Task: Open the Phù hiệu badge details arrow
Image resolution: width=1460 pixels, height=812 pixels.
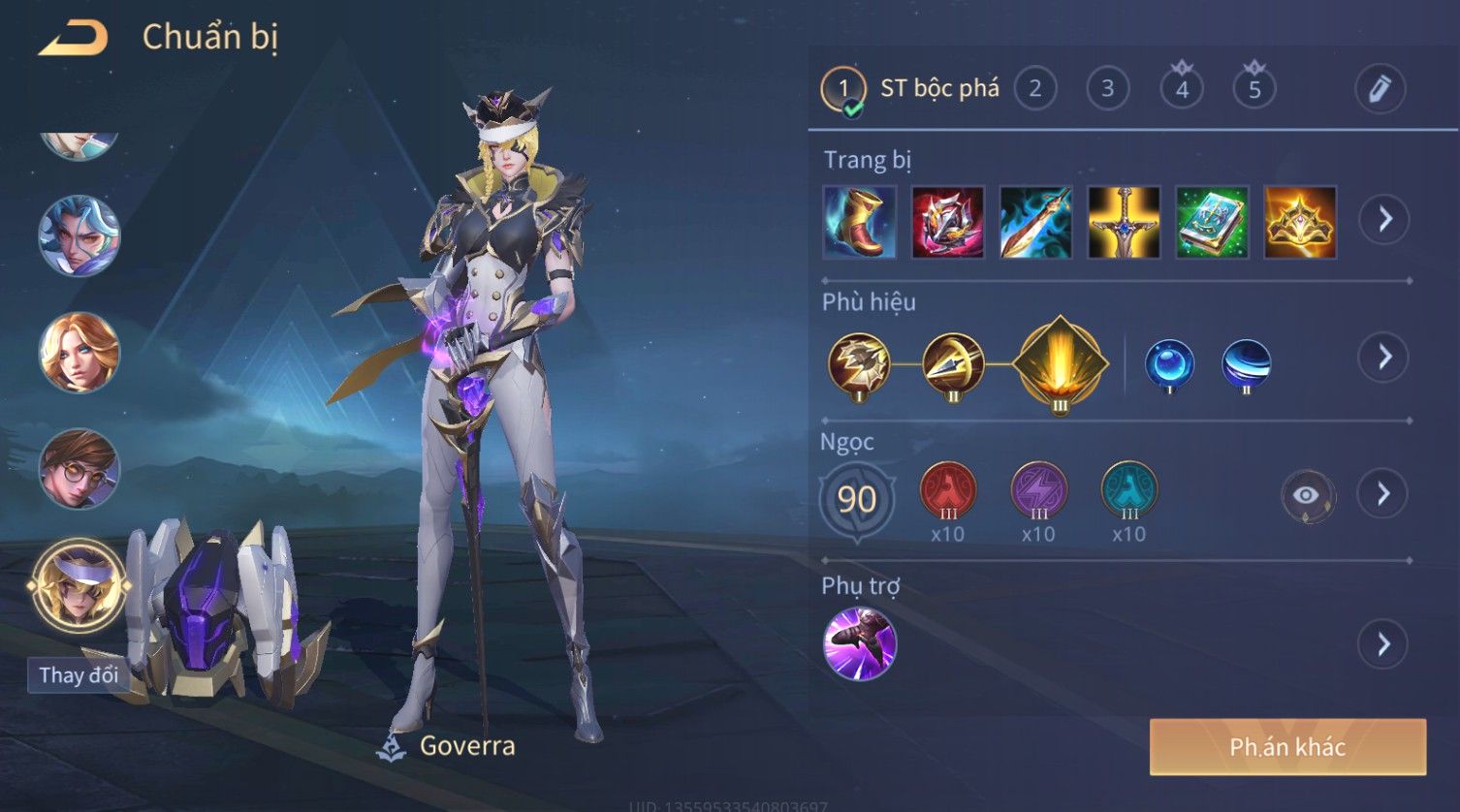Action: pos(1383,358)
